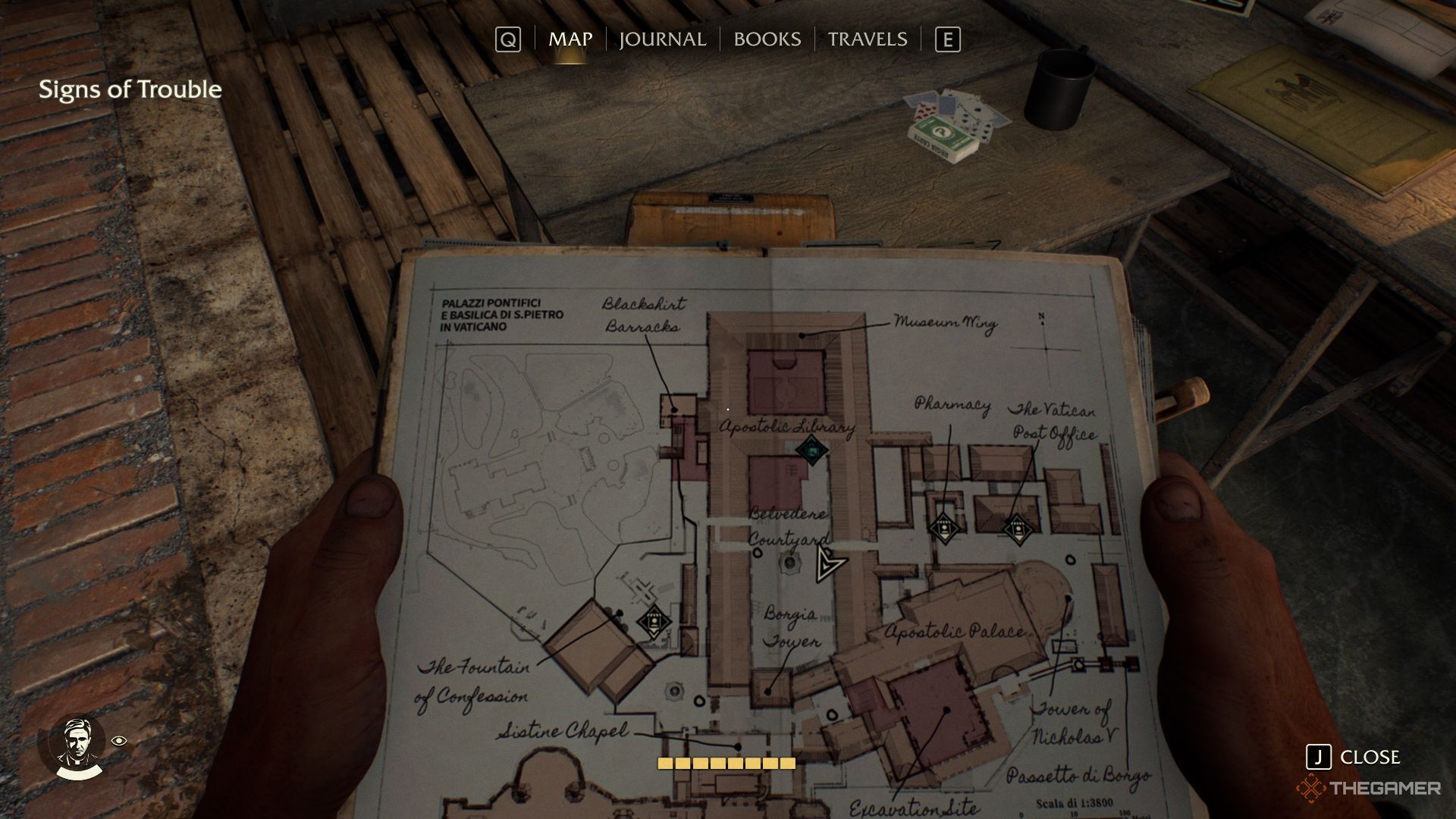
Task: Select the Travels tab
Action: click(867, 39)
